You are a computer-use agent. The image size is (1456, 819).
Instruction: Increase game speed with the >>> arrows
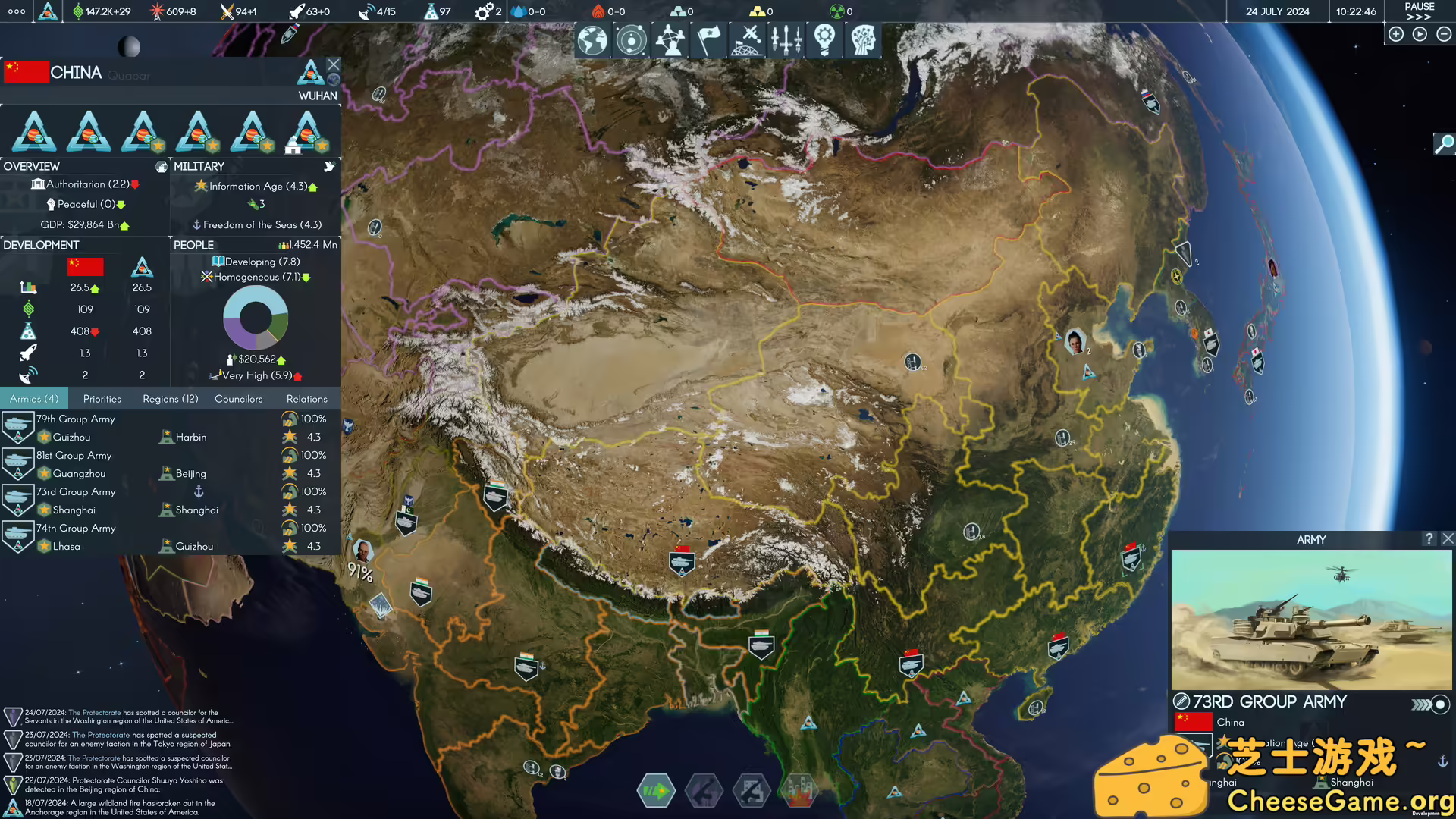(1418, 17)
